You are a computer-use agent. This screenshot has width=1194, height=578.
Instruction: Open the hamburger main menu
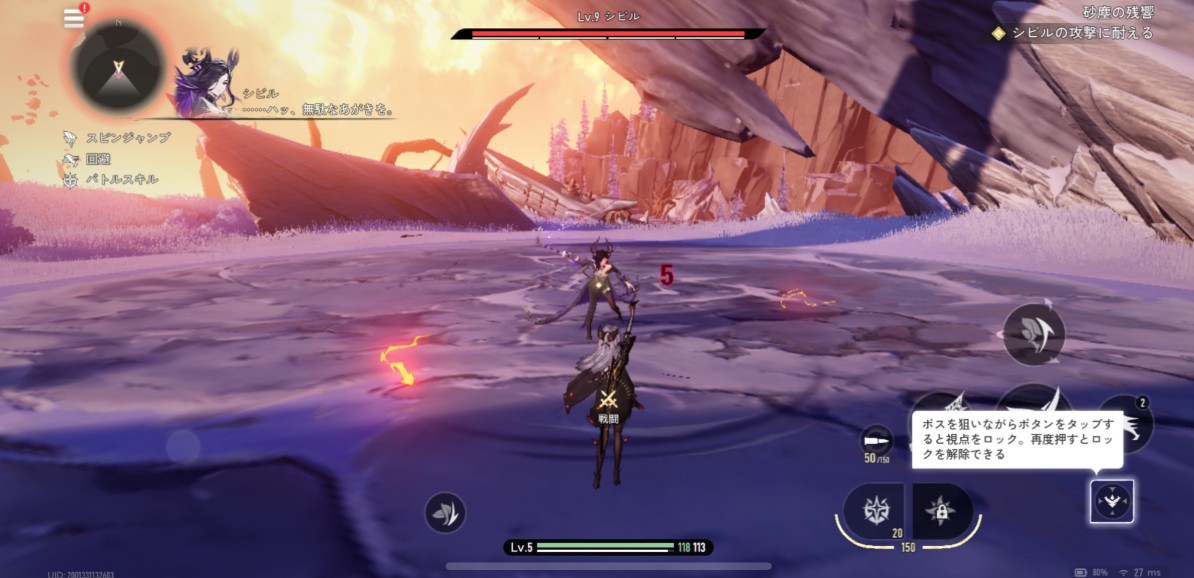(x=74, y=18)
